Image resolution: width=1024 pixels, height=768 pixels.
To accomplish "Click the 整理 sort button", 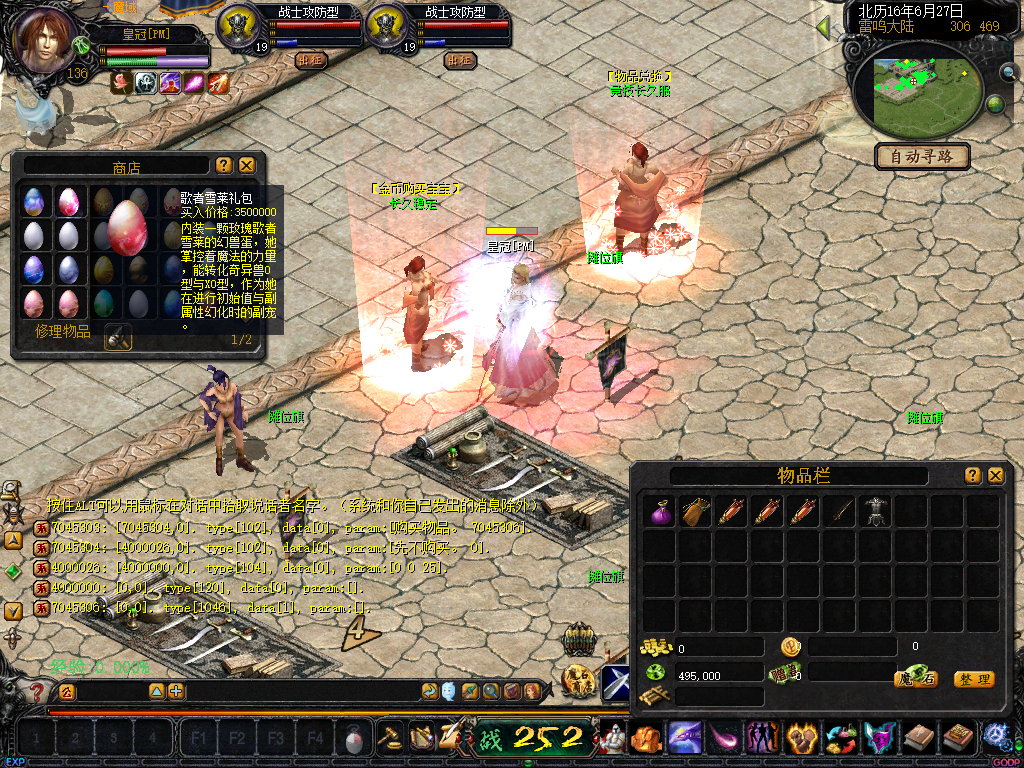I will click(x=973, y=679).
